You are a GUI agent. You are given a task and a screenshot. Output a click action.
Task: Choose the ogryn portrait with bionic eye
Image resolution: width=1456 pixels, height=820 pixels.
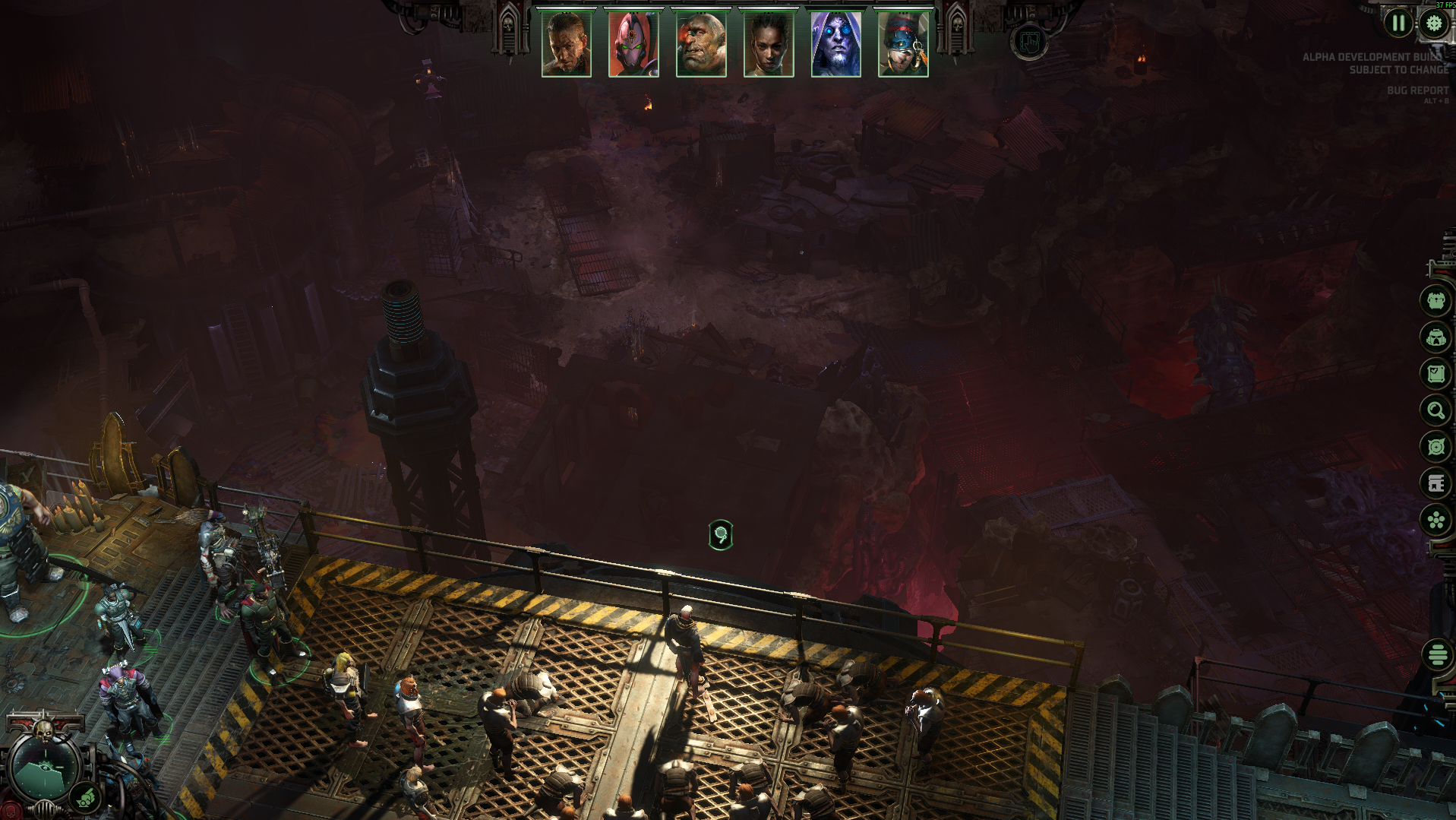(700, 45)
